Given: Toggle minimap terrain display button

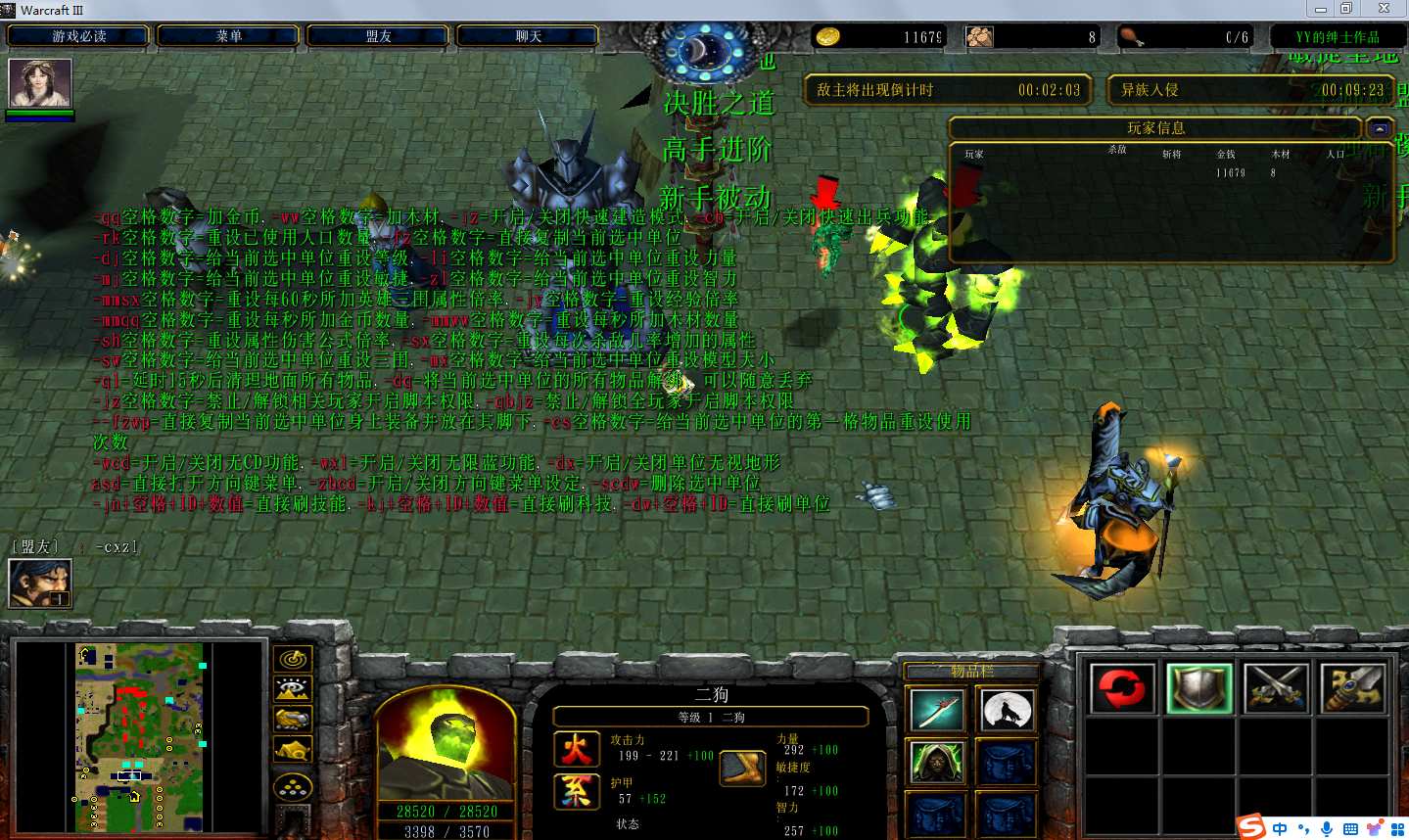Looking at the screenshot, I should pos(293,689).
